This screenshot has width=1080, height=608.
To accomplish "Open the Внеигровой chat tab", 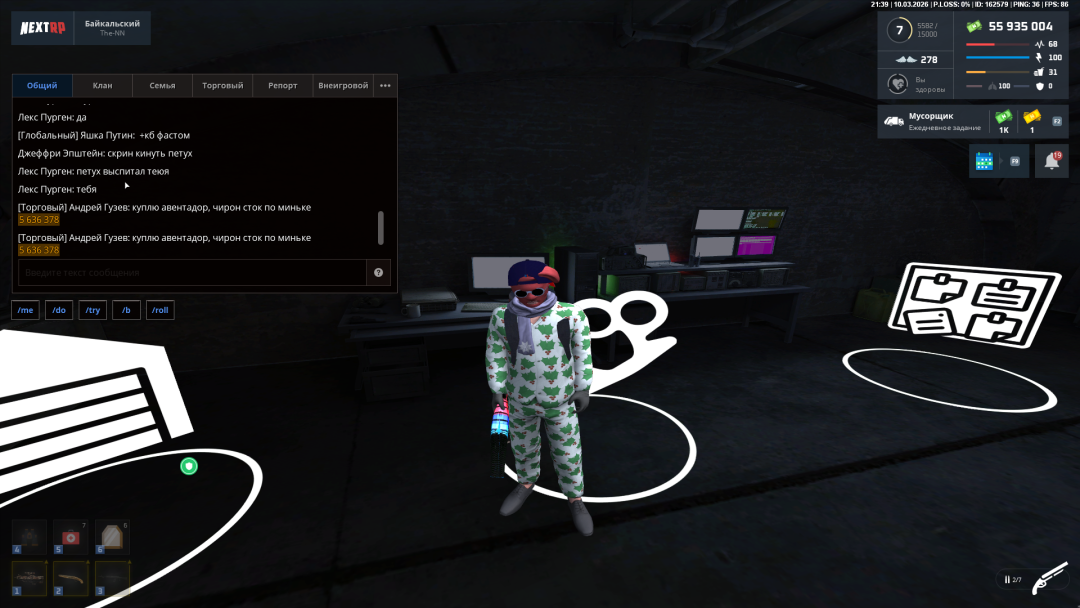I will (x=343, y=86).
